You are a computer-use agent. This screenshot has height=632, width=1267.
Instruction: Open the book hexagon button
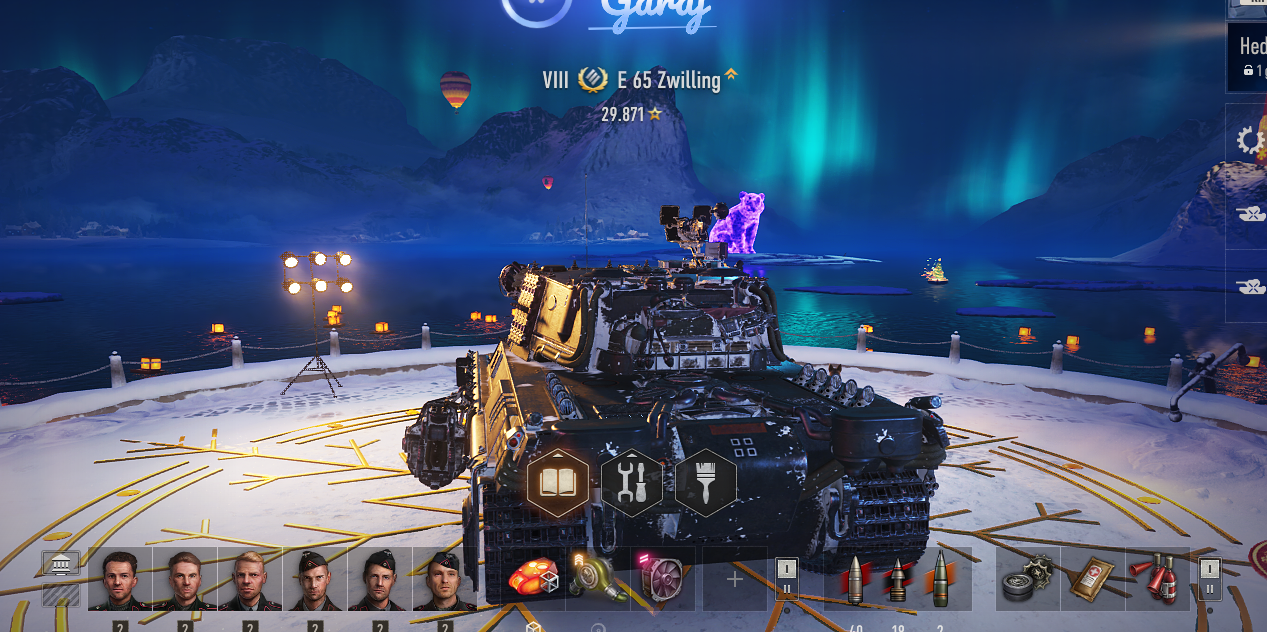(x=557, y=483)
